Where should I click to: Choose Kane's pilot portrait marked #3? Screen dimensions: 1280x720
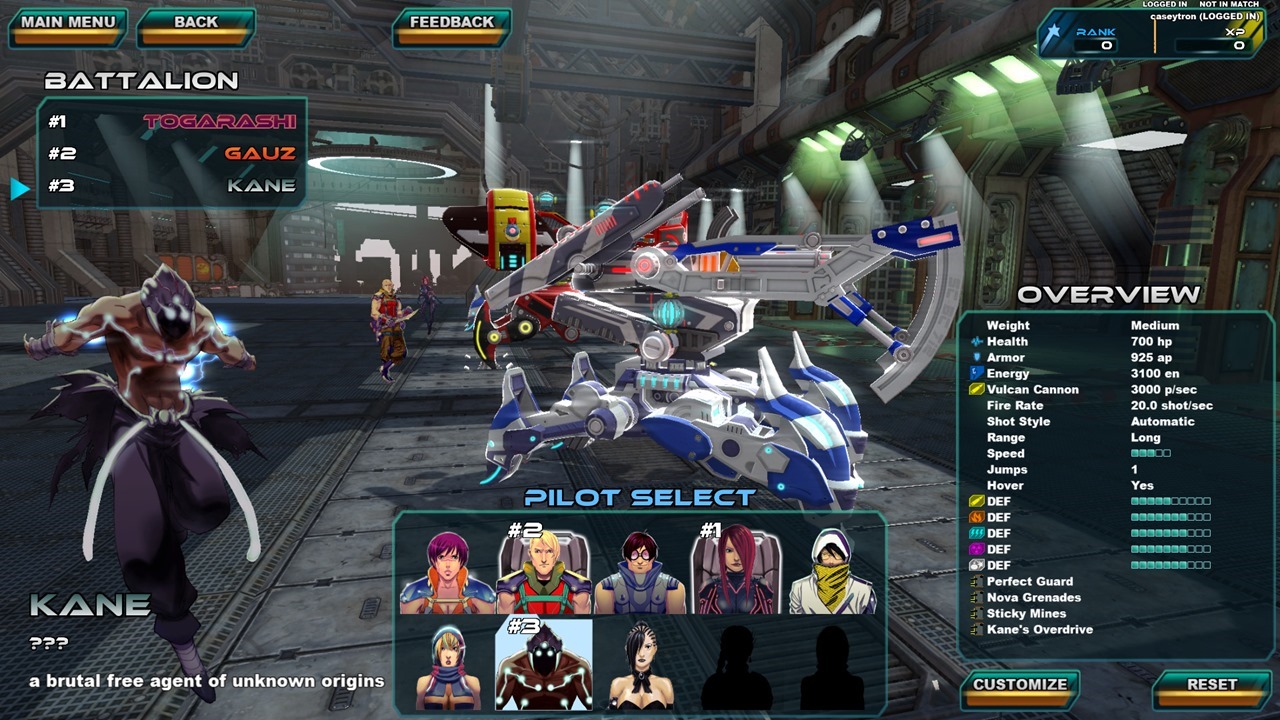pos(543,664)
